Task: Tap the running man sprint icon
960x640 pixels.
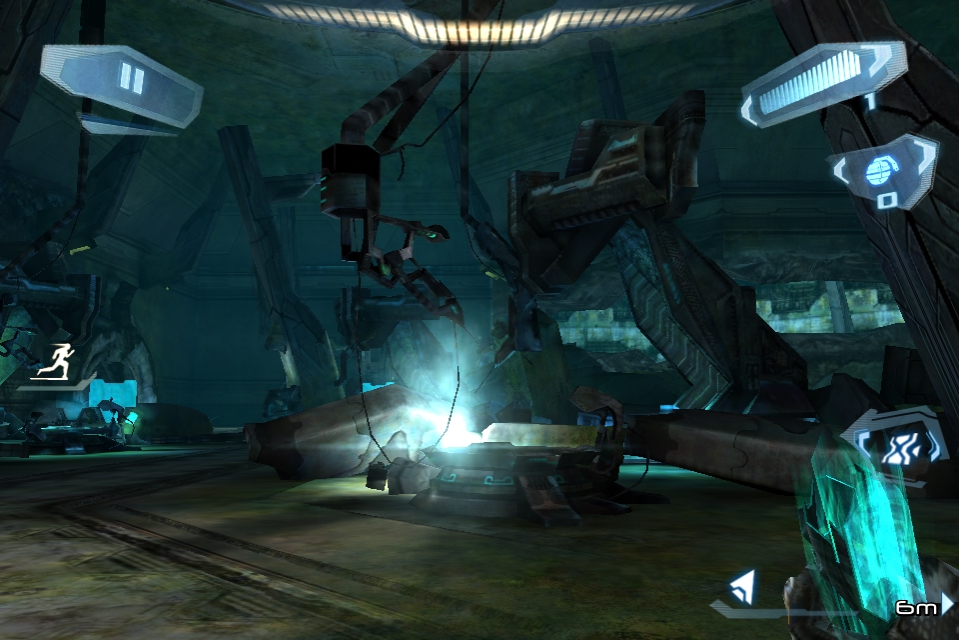Action: (55, 361)
